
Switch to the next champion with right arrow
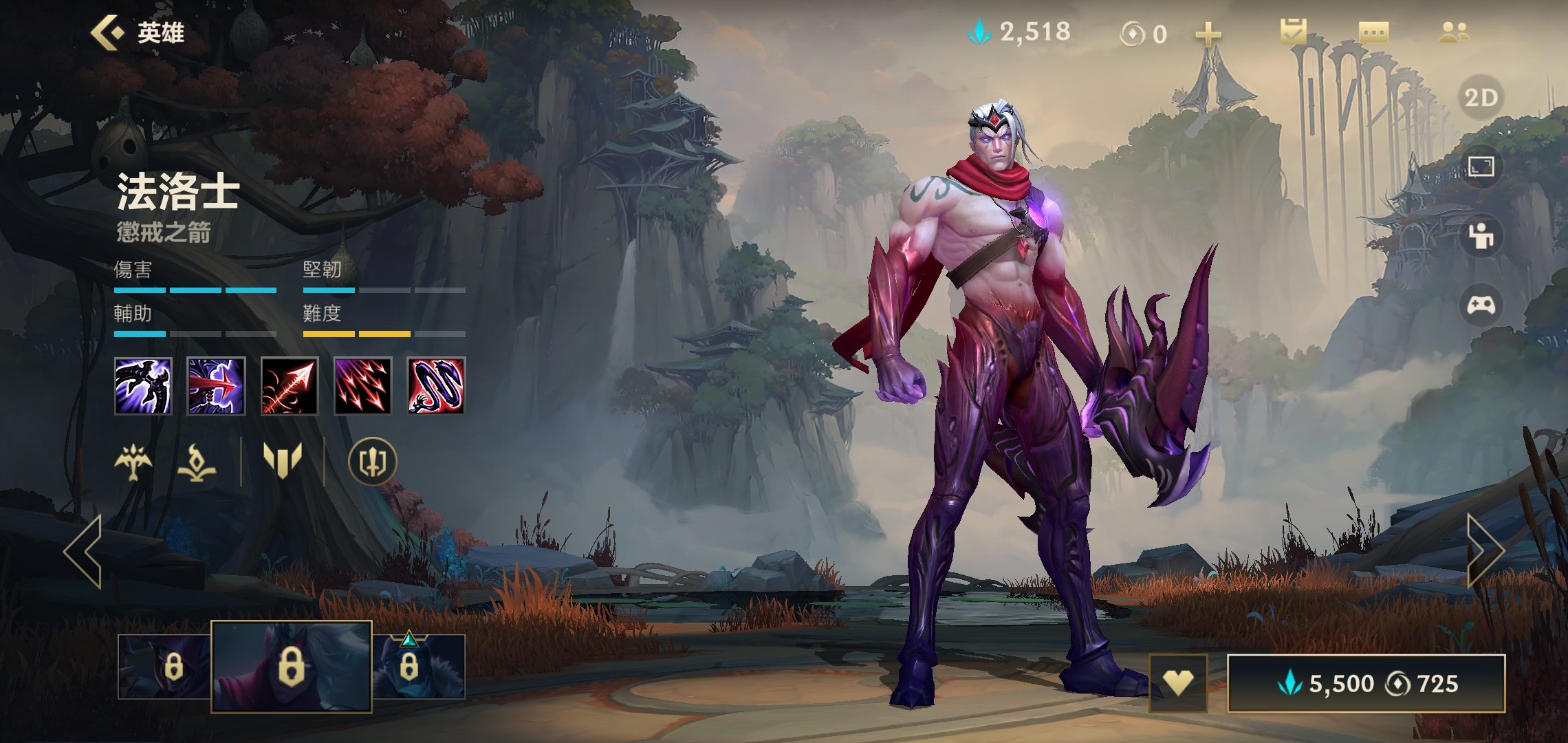coord(1485,551)
